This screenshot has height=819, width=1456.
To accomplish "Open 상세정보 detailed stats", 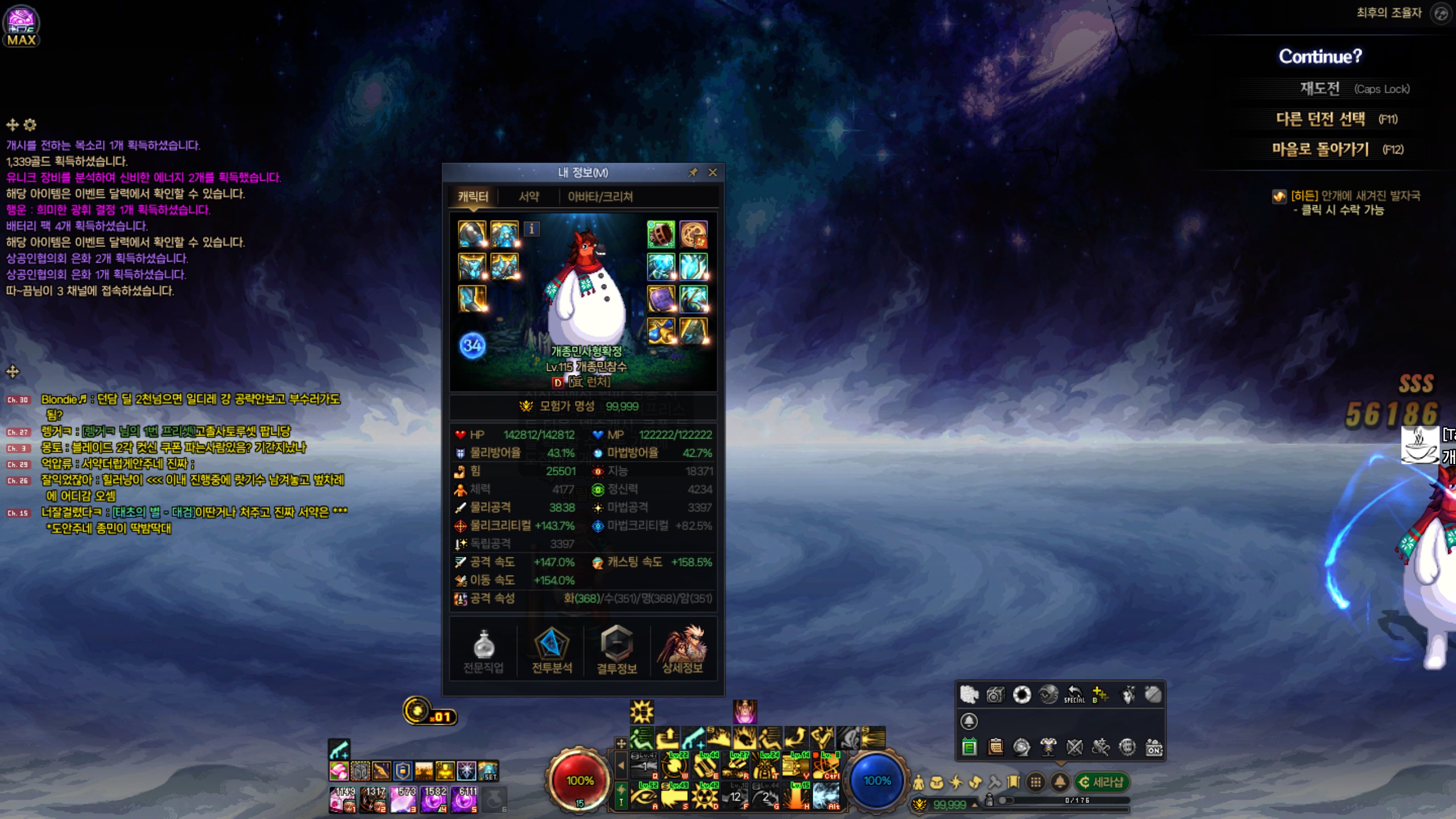I will [x=682, y=651].
